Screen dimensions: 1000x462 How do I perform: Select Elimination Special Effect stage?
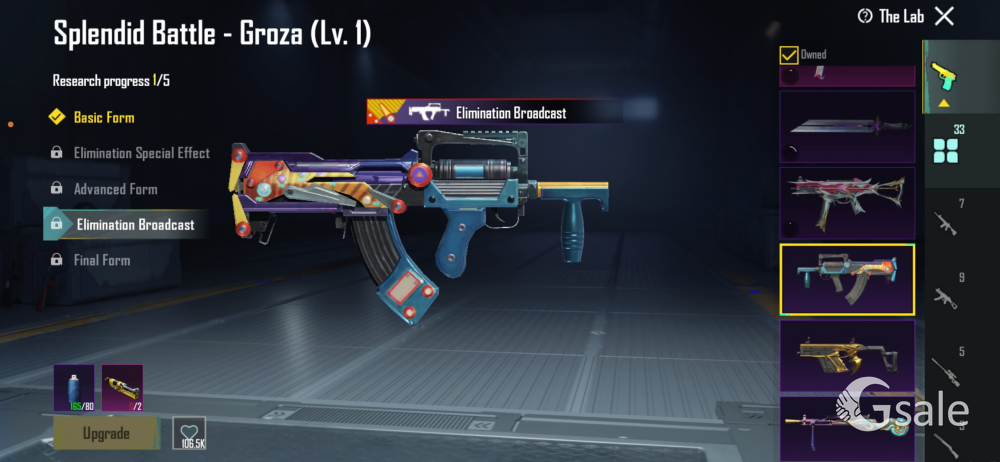[141, 153]
